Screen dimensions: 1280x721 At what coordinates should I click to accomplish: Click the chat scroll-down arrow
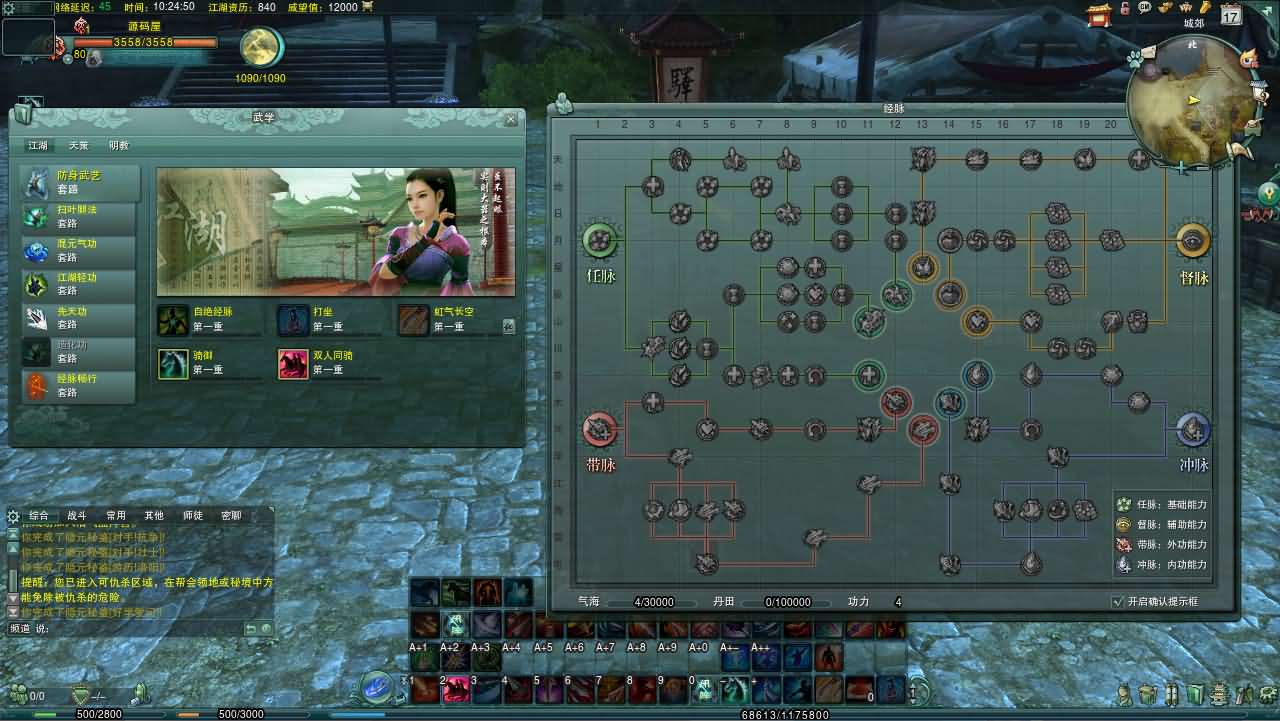(11, 597)
